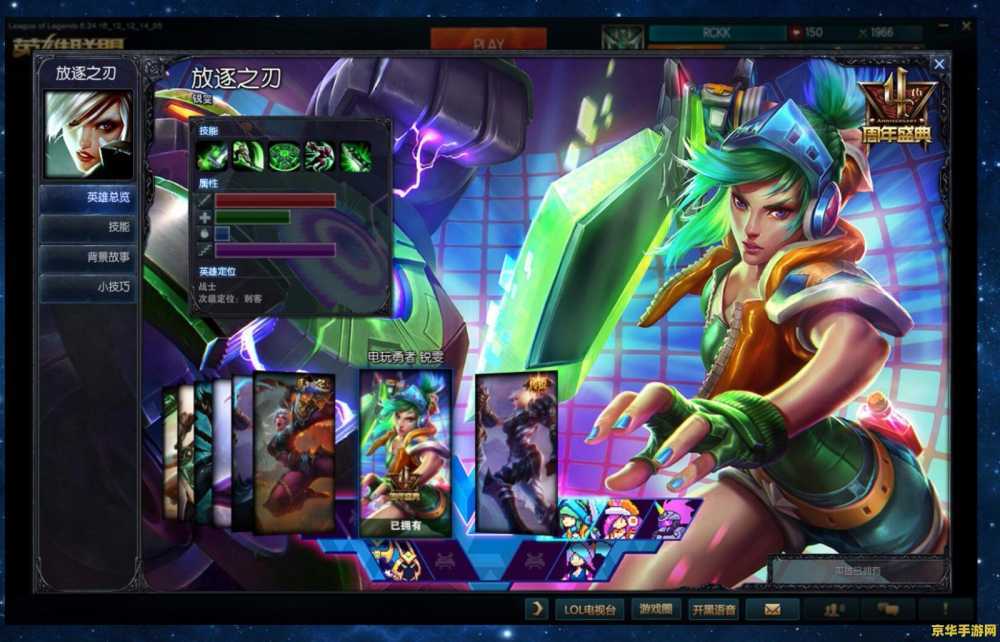Click the crescent arrow expand button
The image size is (1000, 642).
pos(537,609)
